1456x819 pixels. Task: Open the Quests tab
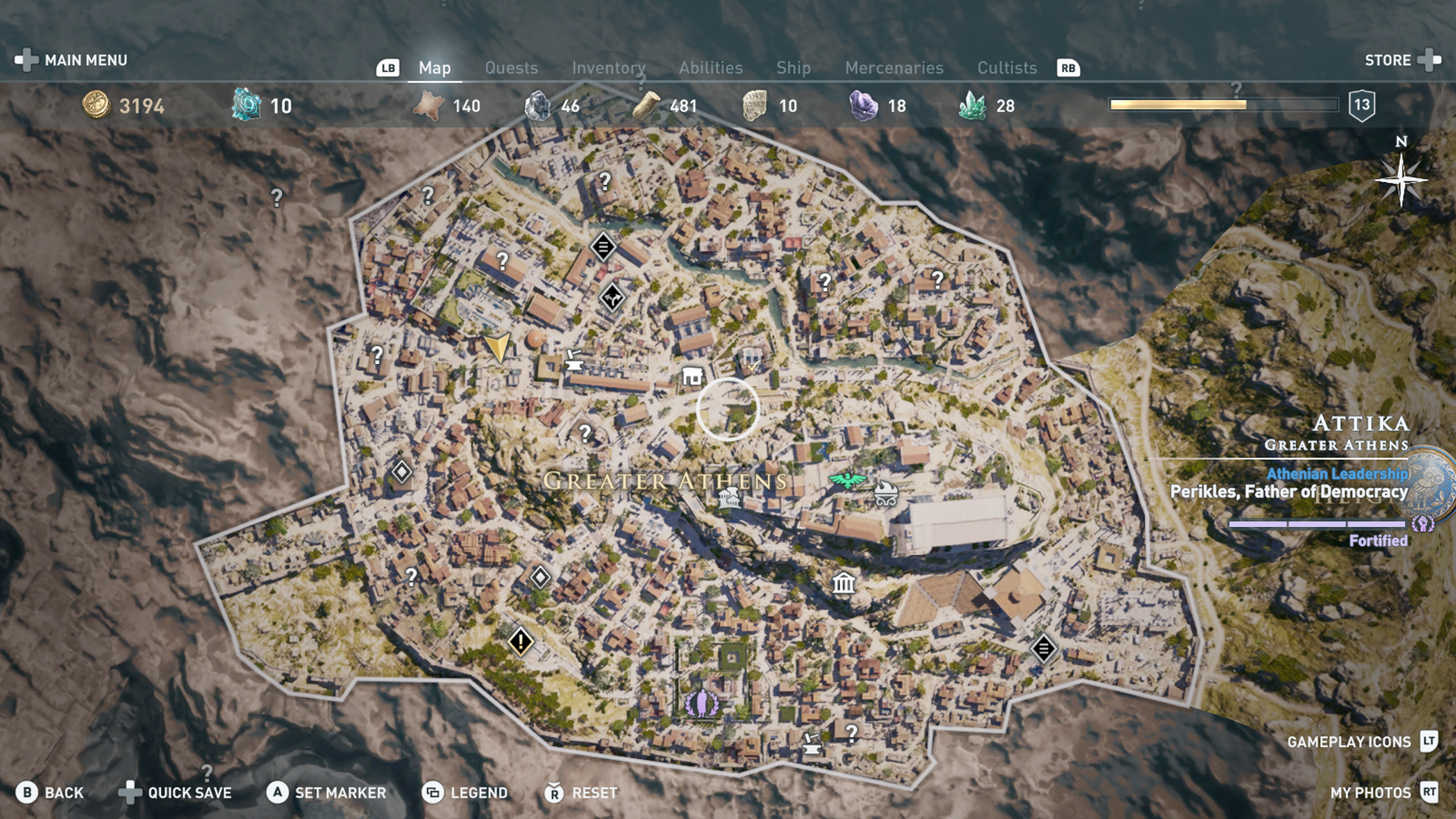pyautogui.click(x=511, y=68)
